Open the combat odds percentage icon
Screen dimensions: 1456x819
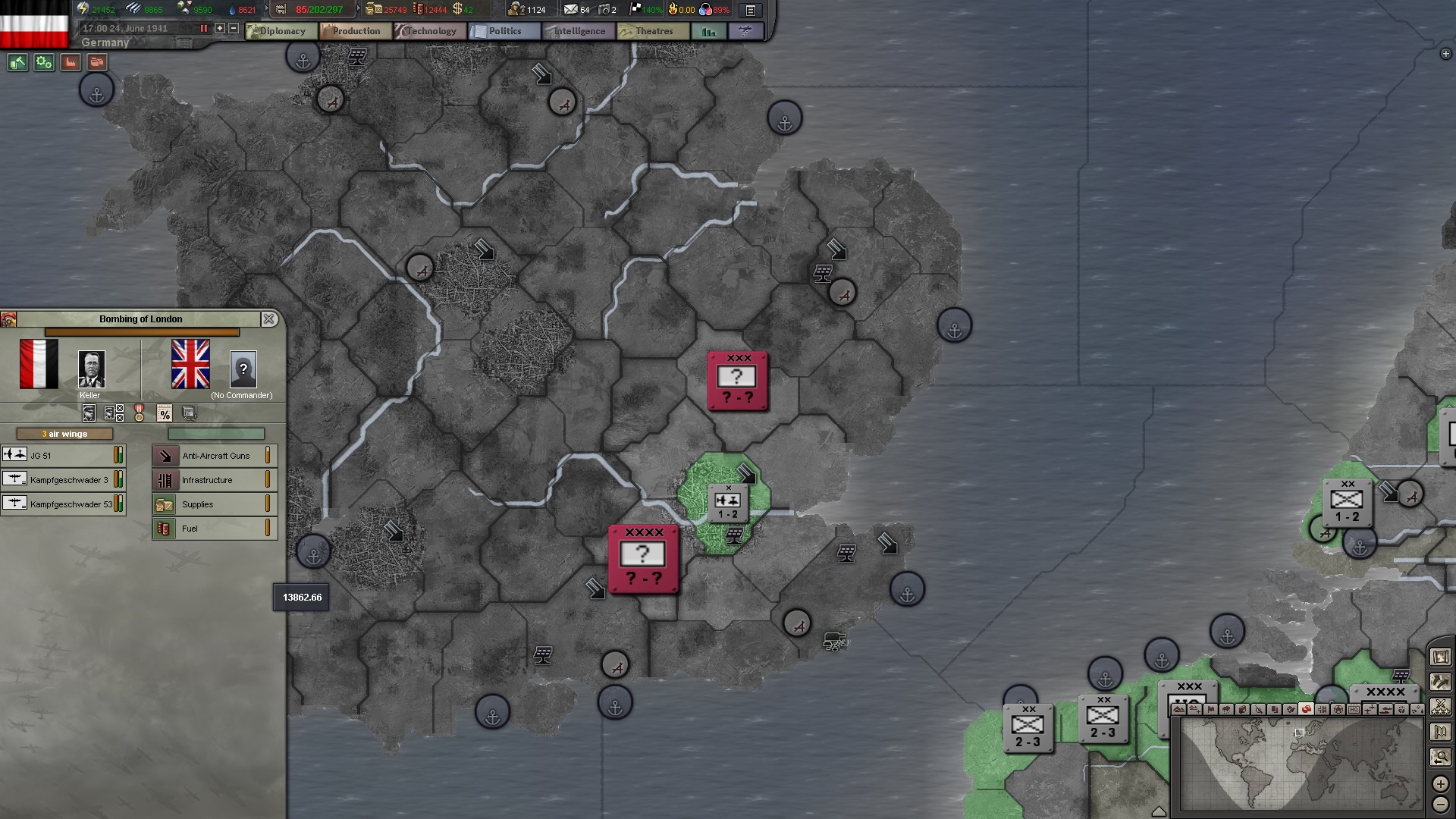[x=164, y=413]
